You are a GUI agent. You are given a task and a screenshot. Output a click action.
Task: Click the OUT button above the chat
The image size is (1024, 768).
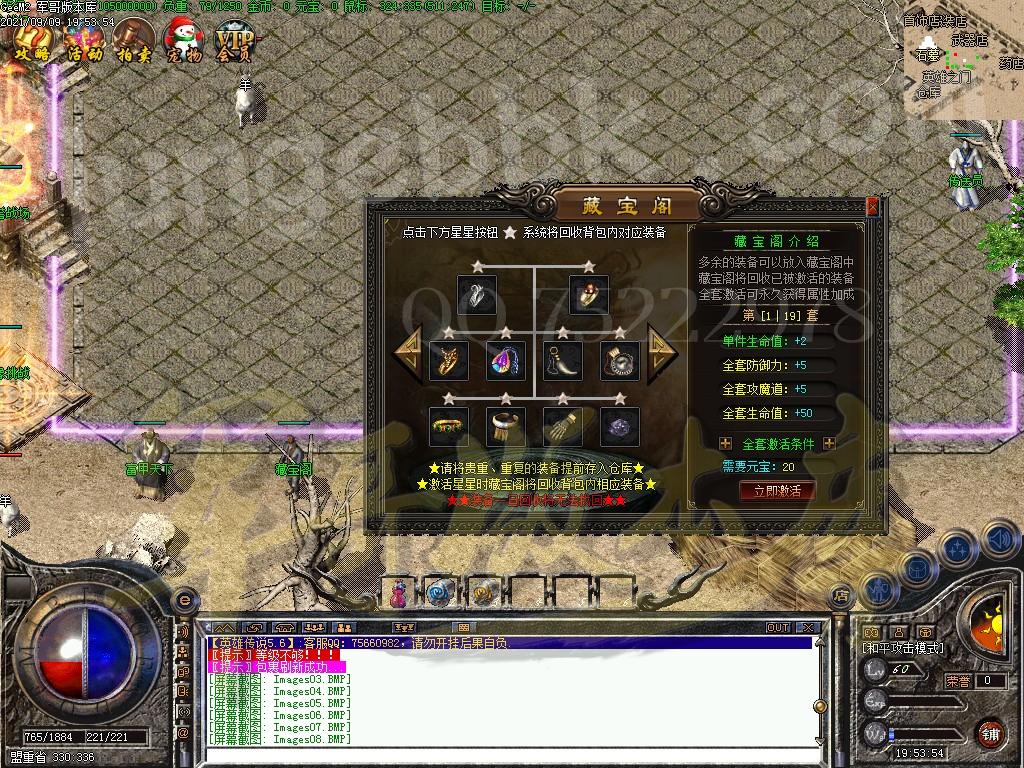pyautogui.click(x=778, y=628)
